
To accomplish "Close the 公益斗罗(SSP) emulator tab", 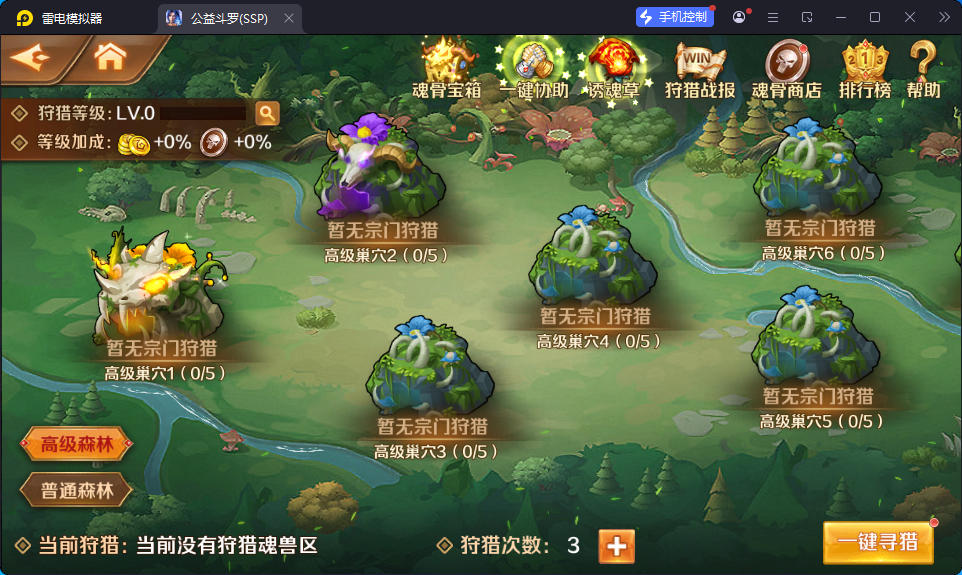I will click(x=289, y=18).
